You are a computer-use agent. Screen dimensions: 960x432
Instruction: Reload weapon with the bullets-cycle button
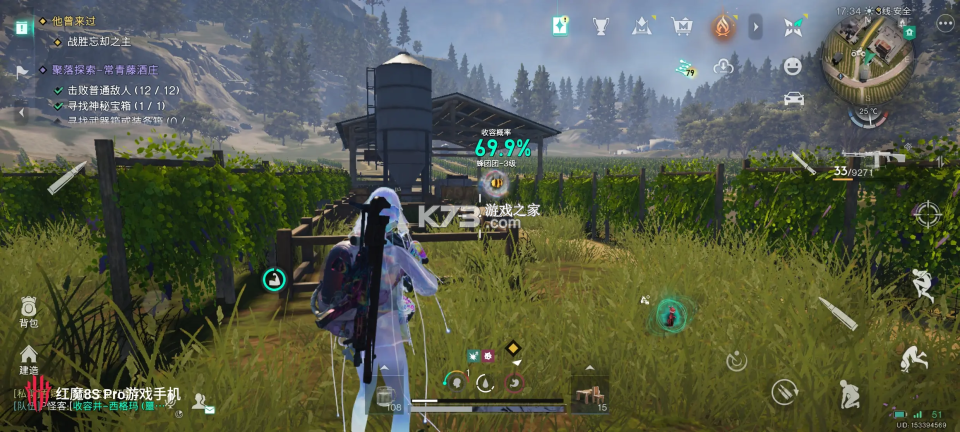[781, 390]
